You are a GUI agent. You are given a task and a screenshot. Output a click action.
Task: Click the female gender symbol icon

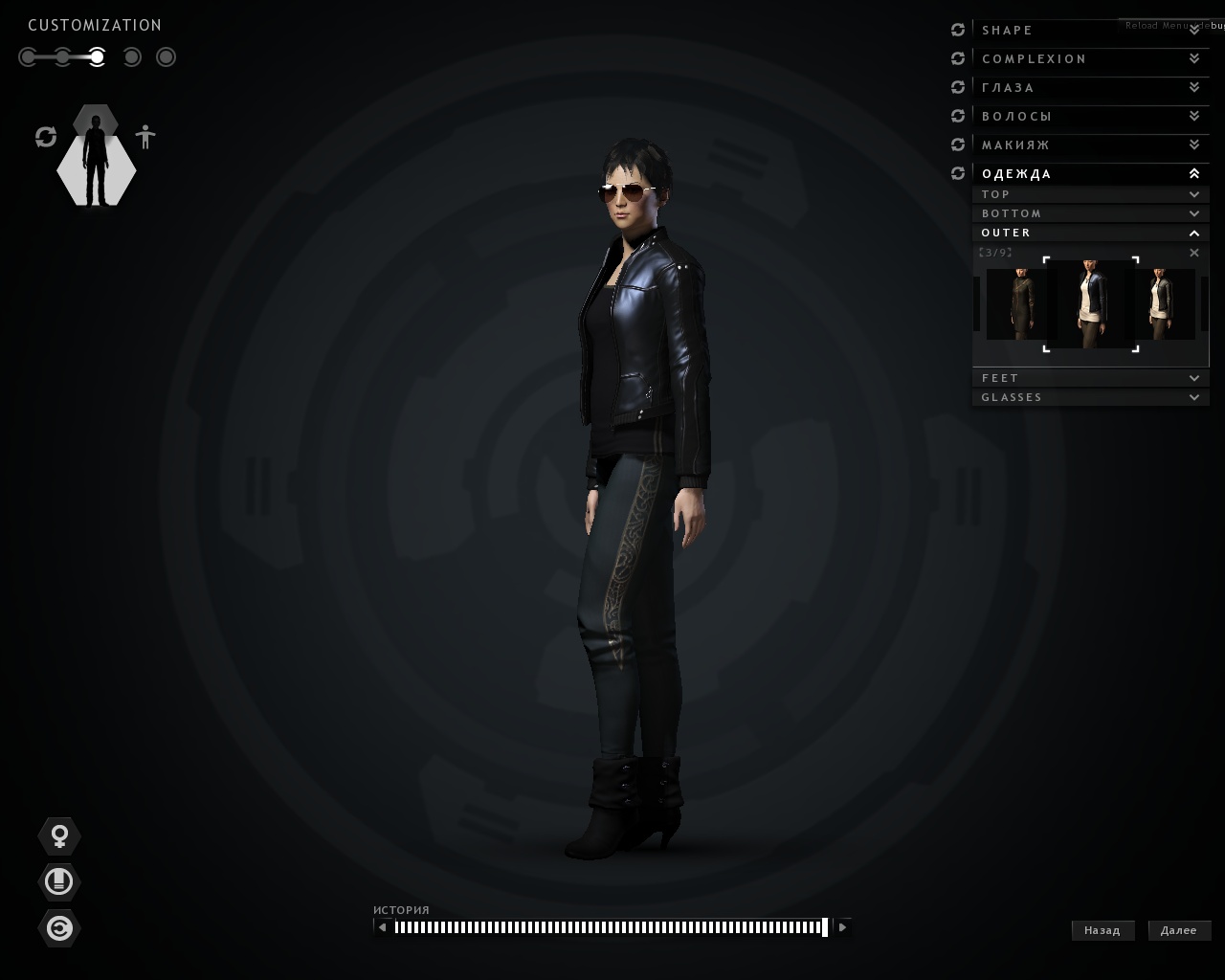[59, 836]
